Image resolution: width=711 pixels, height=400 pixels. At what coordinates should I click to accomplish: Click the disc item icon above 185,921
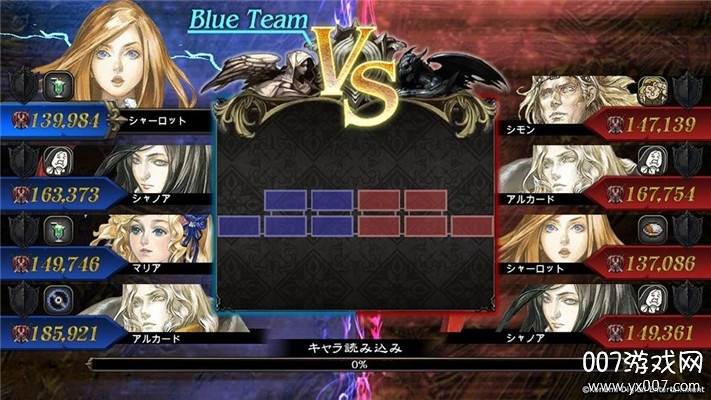point(55,299)
